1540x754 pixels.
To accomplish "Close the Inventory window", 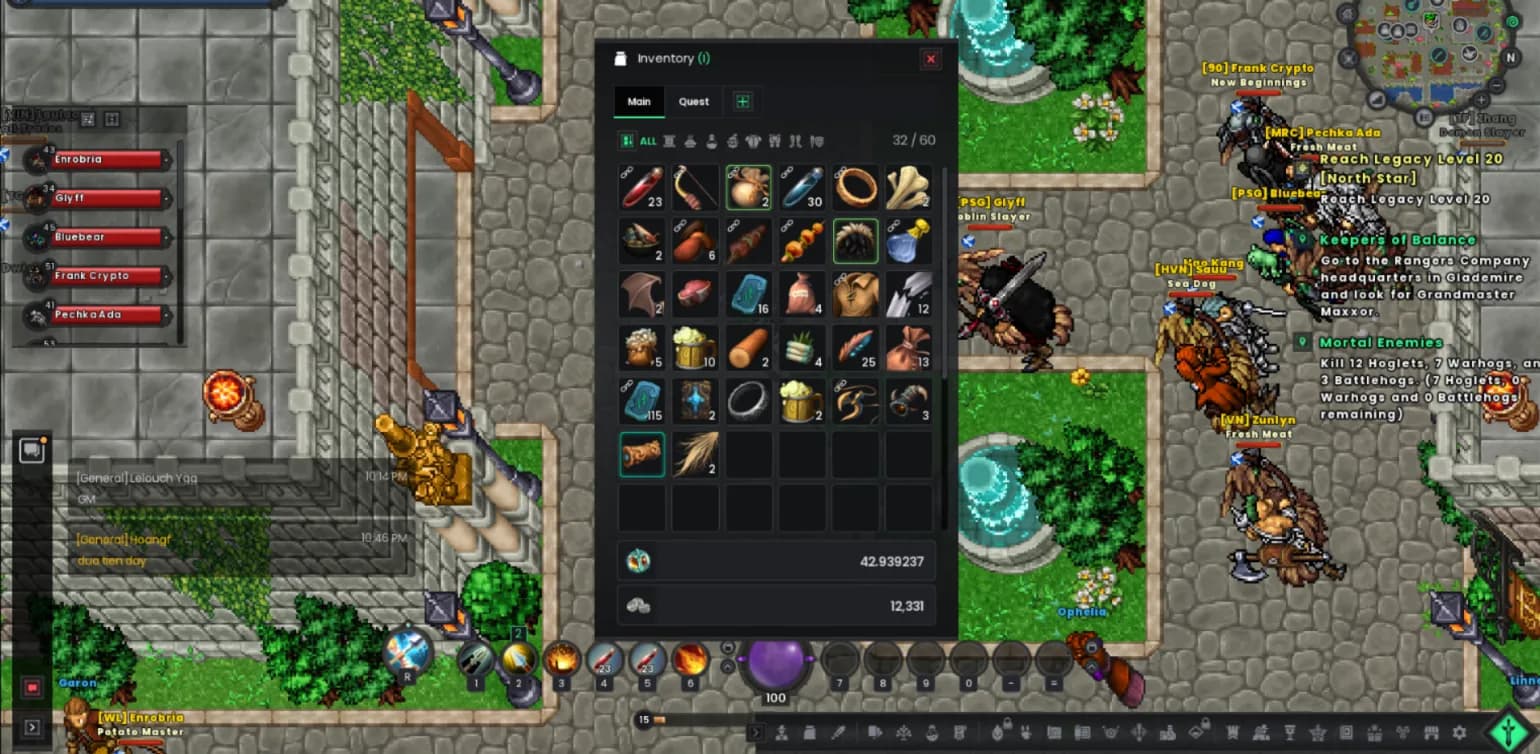I will point(931,59).
